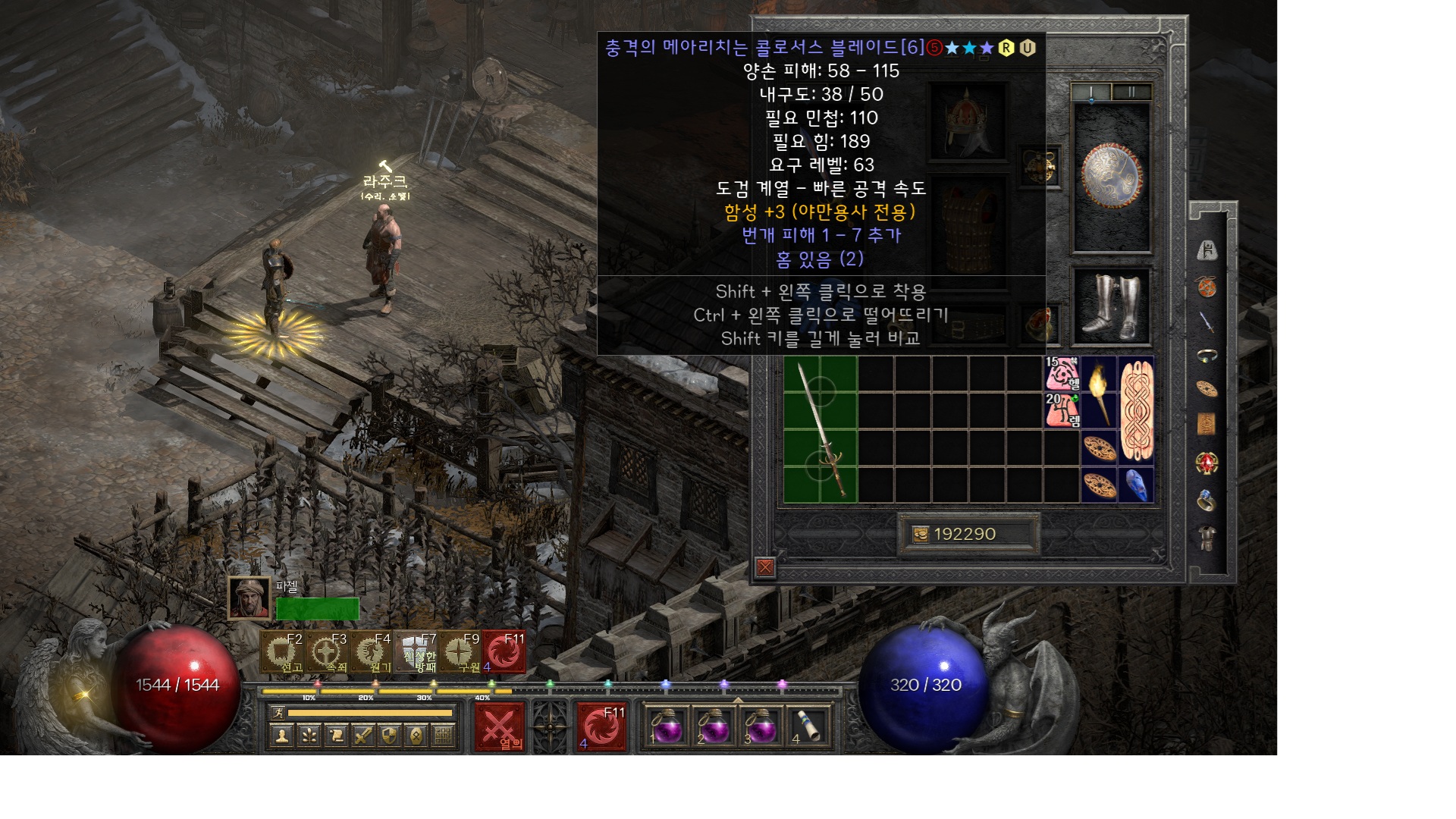
Task: Pick the Hel rune stack of 15
Action: 1062,373
